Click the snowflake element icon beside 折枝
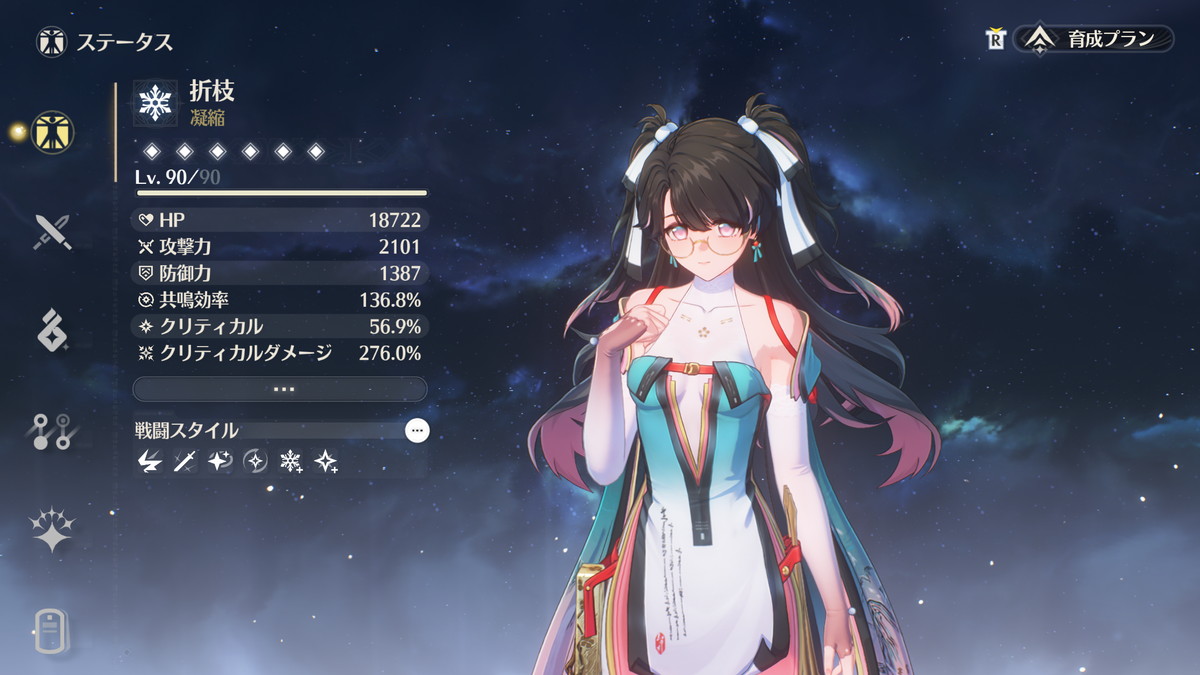The image size is (1200, 675). pyautogui.click(x=155, y=103)
